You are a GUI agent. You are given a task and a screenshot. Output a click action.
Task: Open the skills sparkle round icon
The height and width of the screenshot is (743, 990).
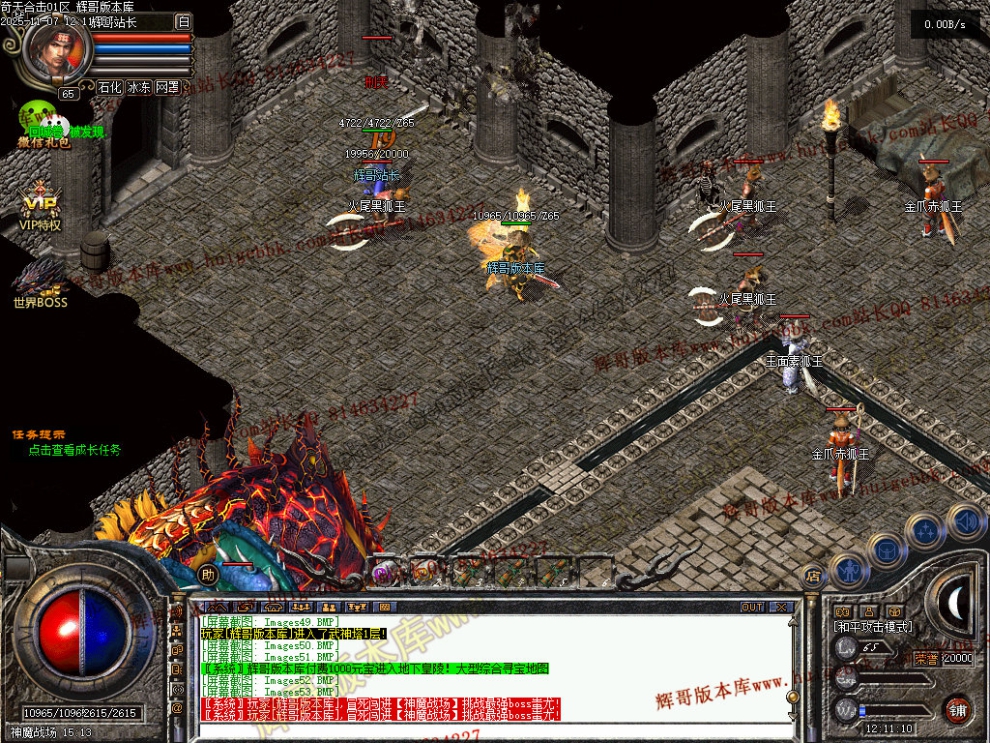925,529
